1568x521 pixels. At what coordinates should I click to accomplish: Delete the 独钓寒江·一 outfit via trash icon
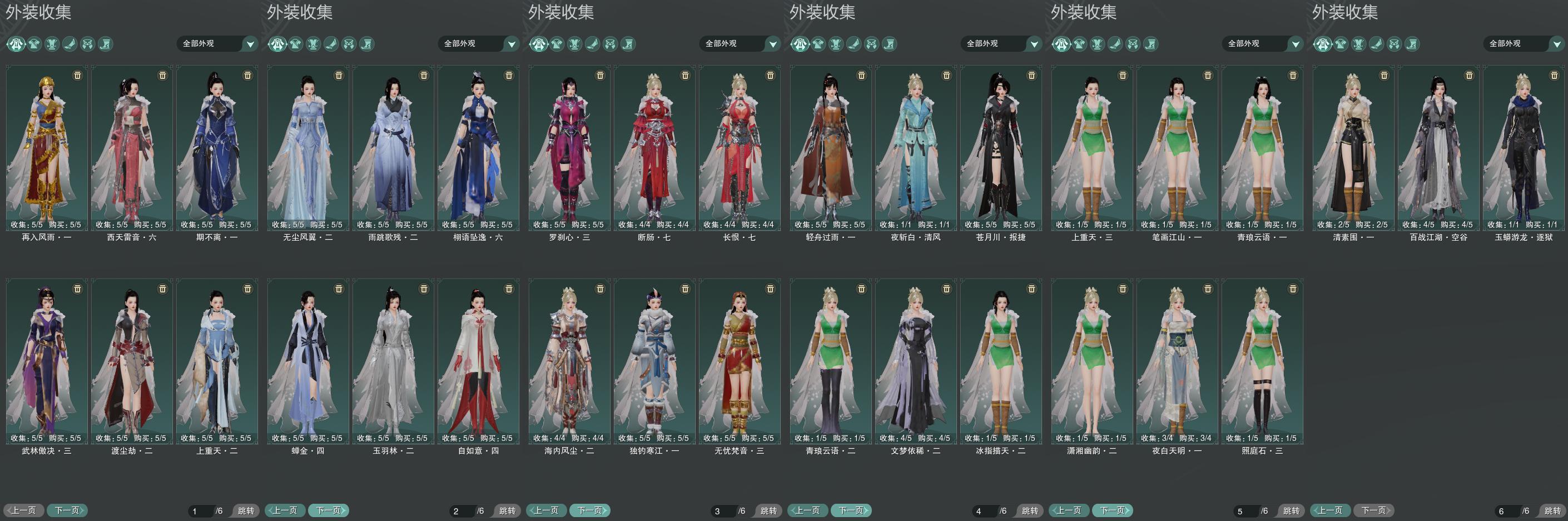point(685,289)
